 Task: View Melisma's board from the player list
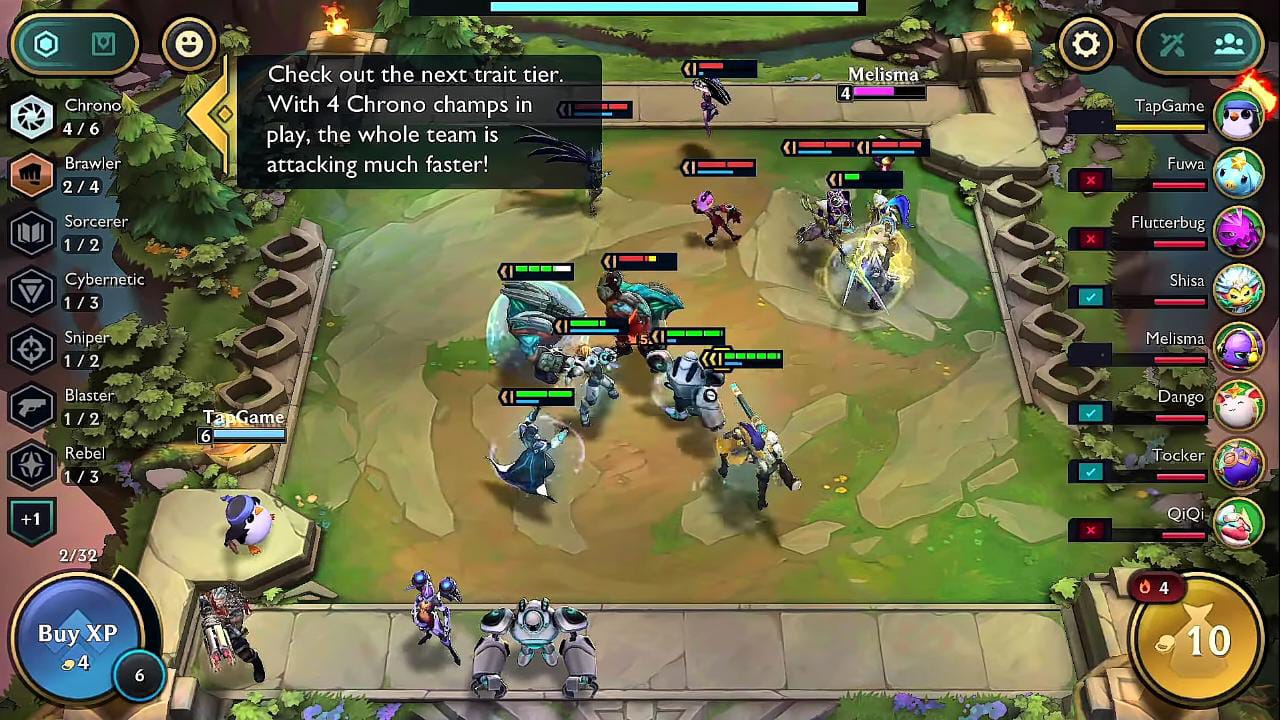pos(1238,346)
